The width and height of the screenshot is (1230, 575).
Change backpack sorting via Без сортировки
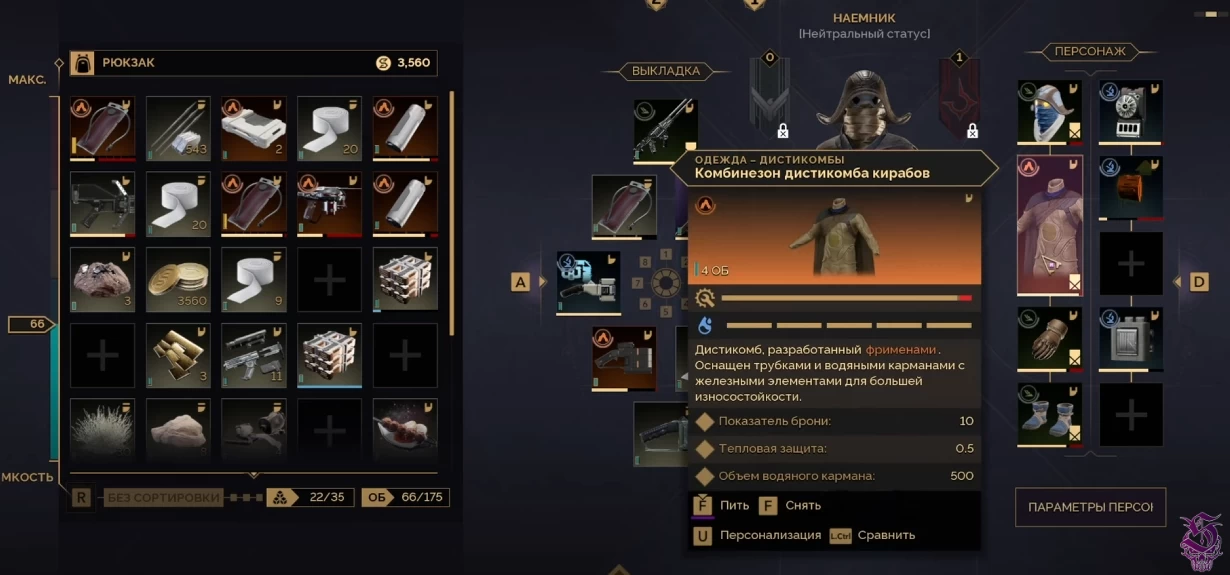(x=163, y=497)
